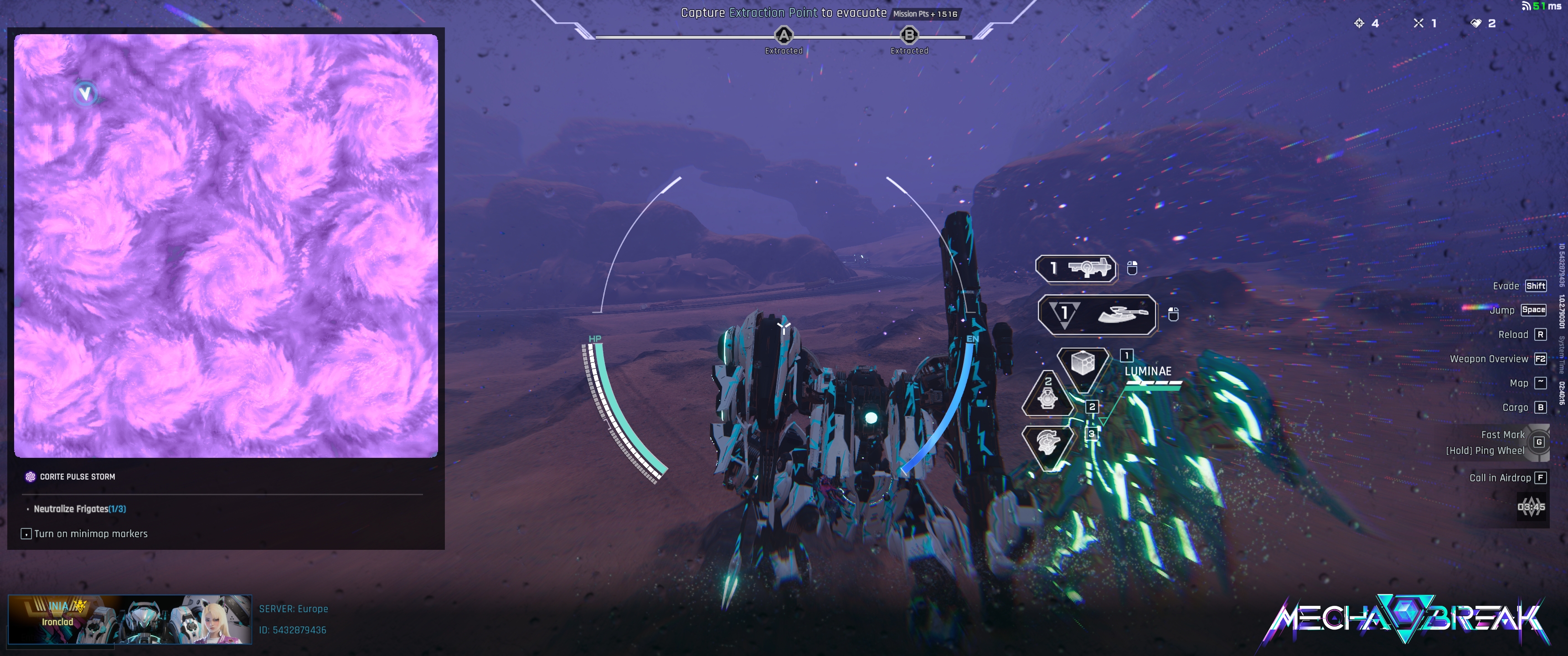Select extraction point A marker
The height and width of the screenshot is (656, 1568).
tap(784, 35)
